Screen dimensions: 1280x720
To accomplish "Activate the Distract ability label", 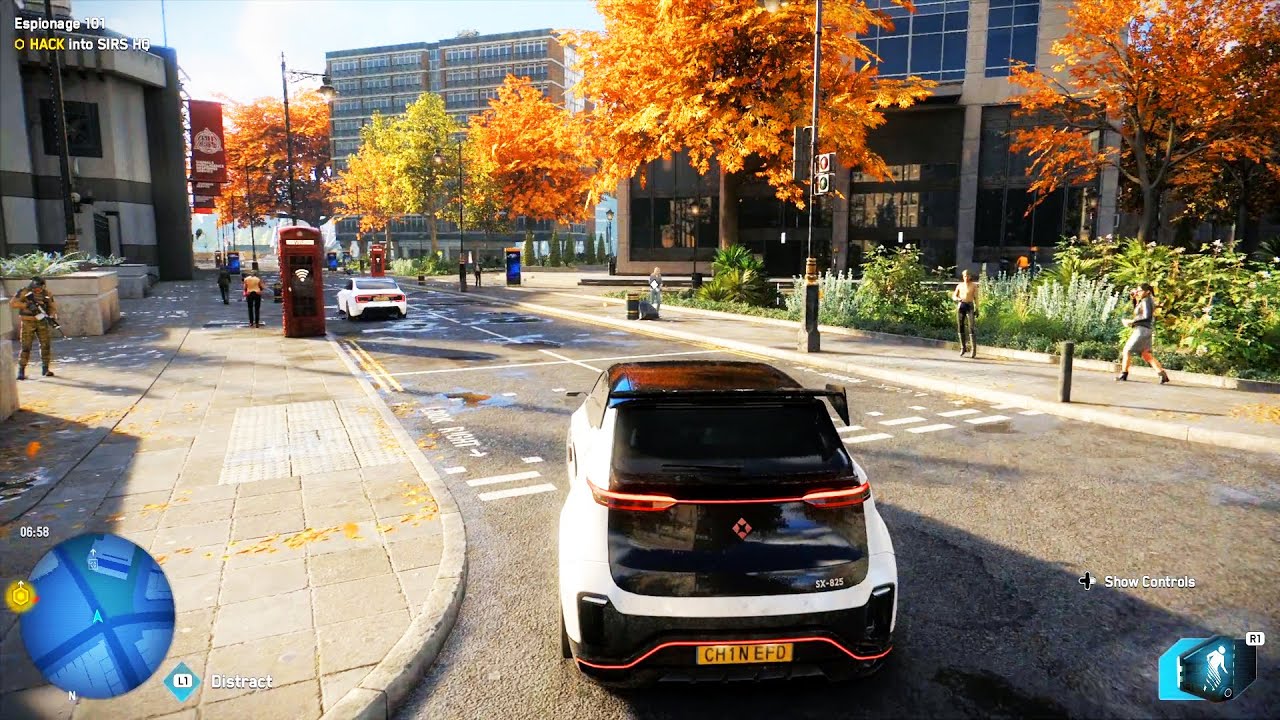I will [241, 682].
